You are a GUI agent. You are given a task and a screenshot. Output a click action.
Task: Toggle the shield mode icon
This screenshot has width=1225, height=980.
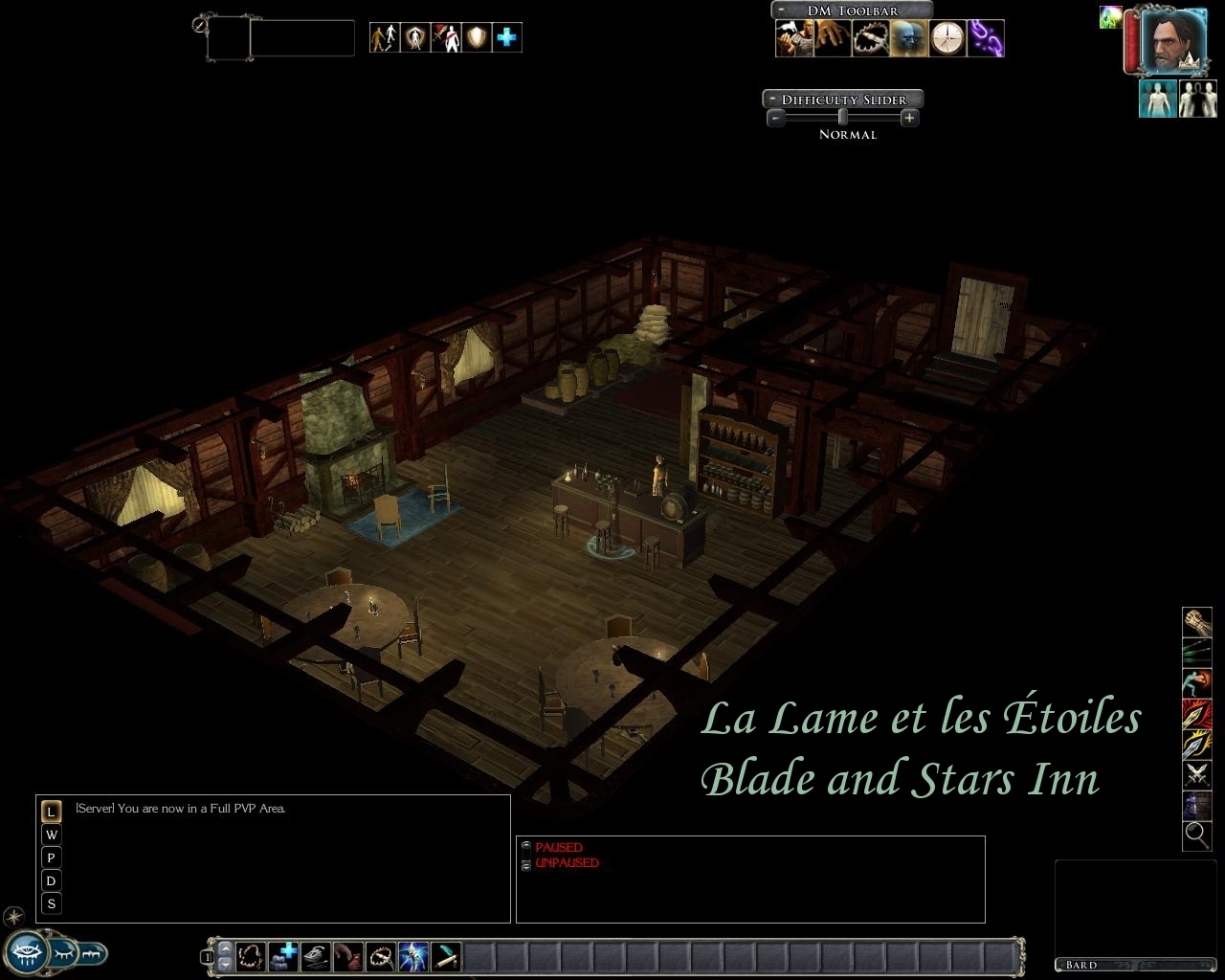point(477,37)
